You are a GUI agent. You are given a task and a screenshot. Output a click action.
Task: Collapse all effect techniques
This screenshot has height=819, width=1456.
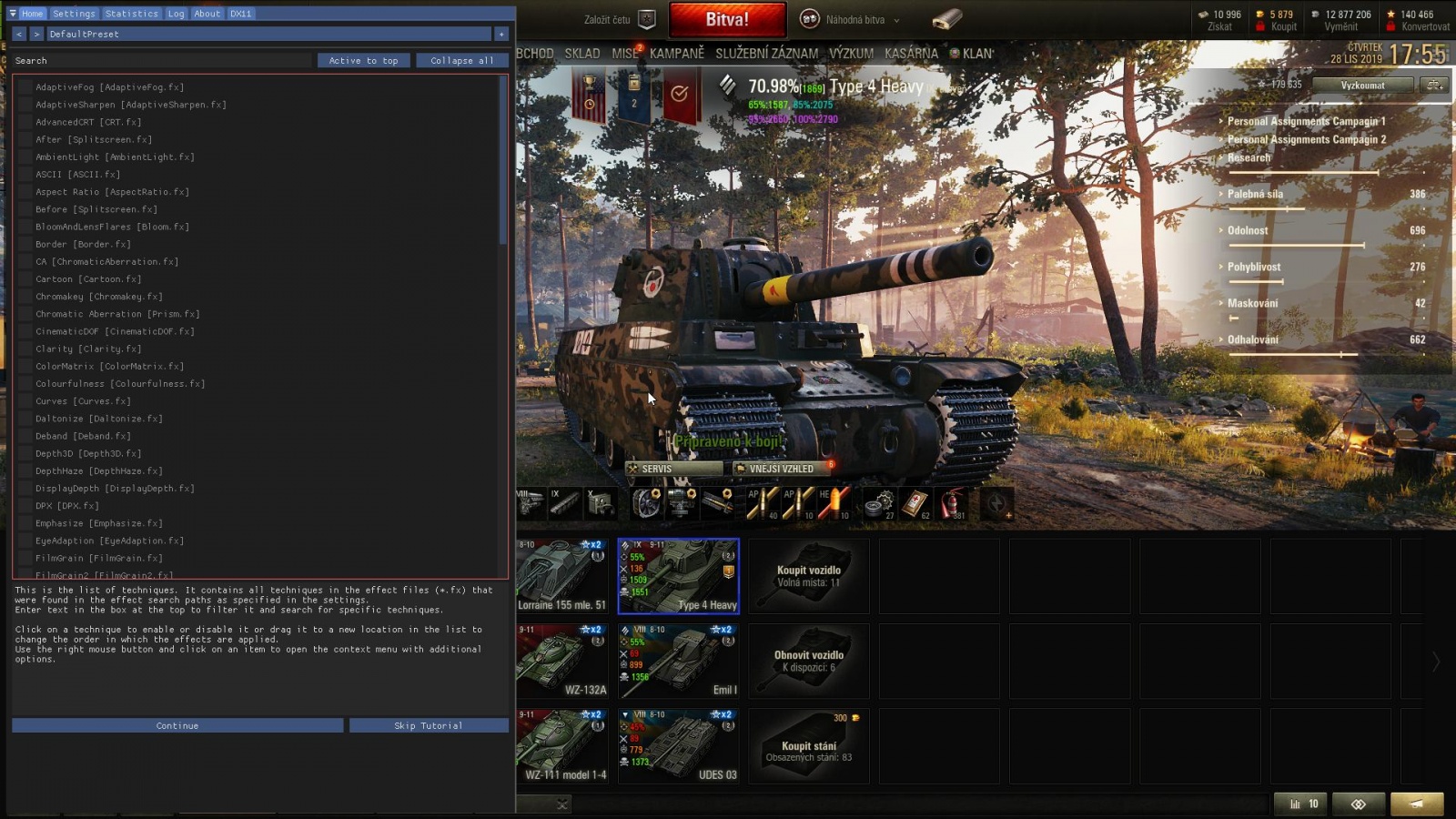(461, 61)
